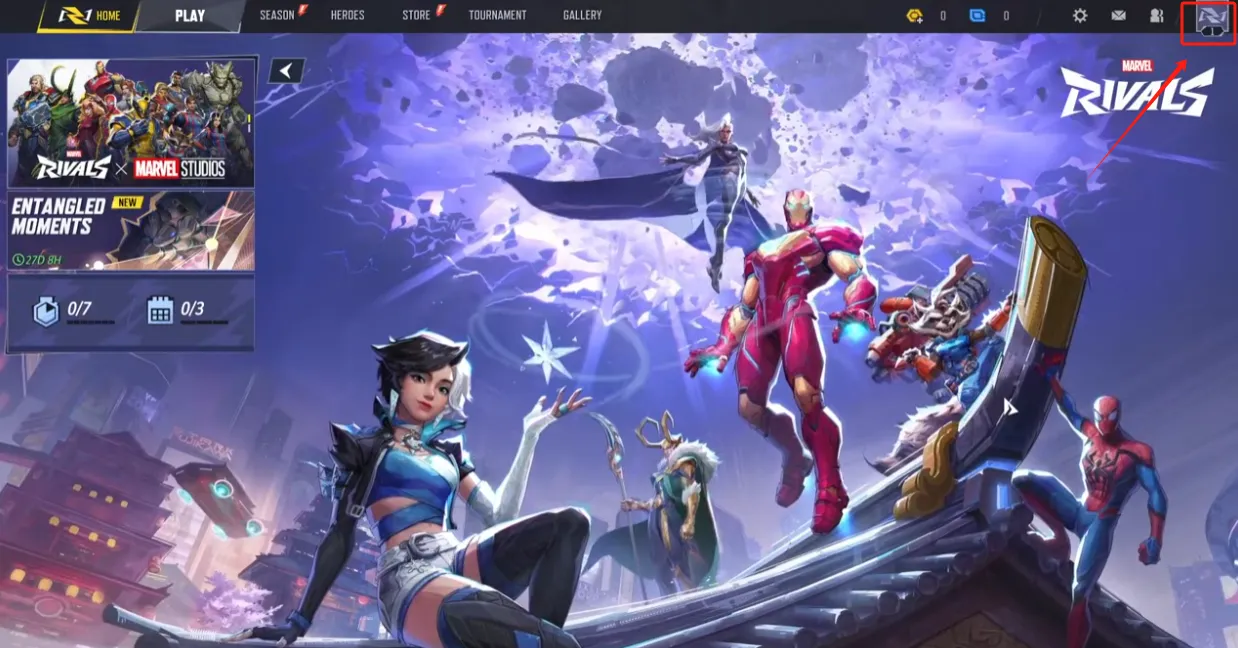Open settings with the gear icon
This screenshot has width=1238, height=648.
(x=1080, y=16)
